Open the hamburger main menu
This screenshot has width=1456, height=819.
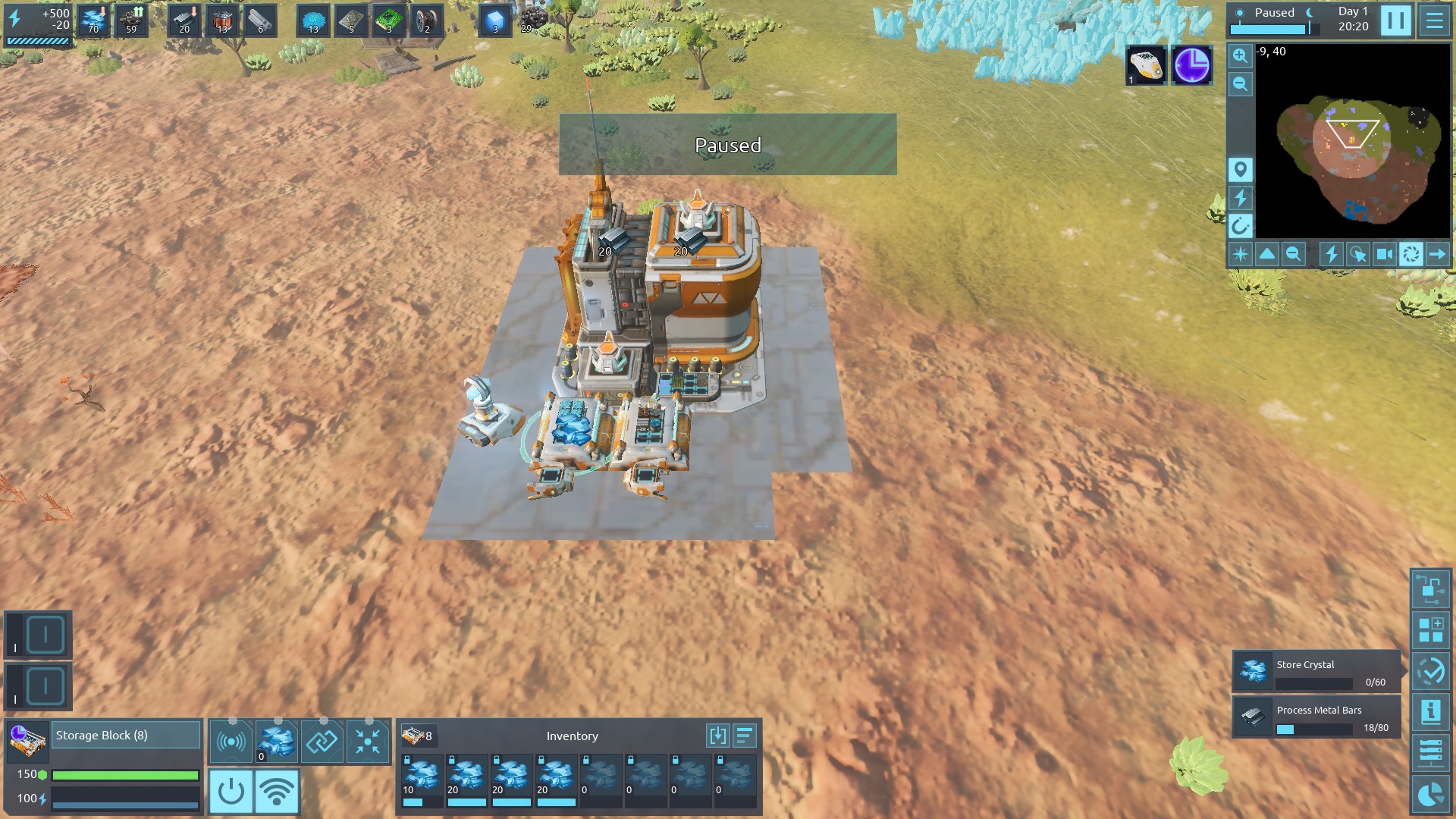(x=1434, y=20)
